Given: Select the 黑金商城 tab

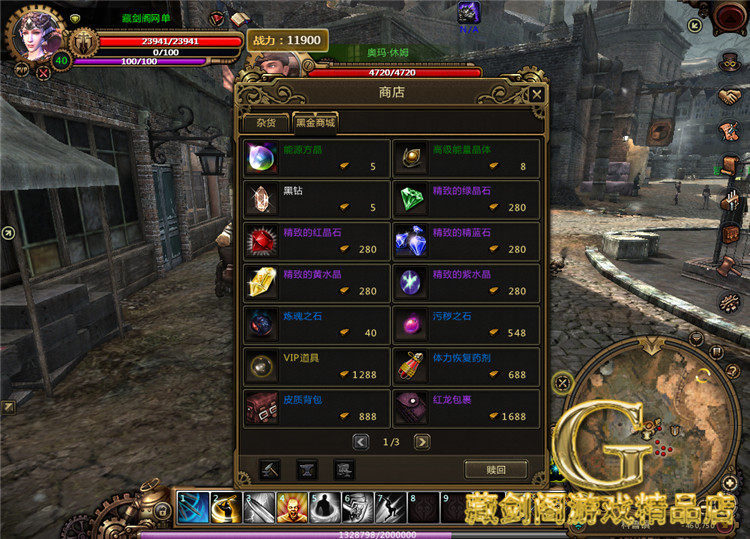Looking at the screenshot, I should pos(314,123).
